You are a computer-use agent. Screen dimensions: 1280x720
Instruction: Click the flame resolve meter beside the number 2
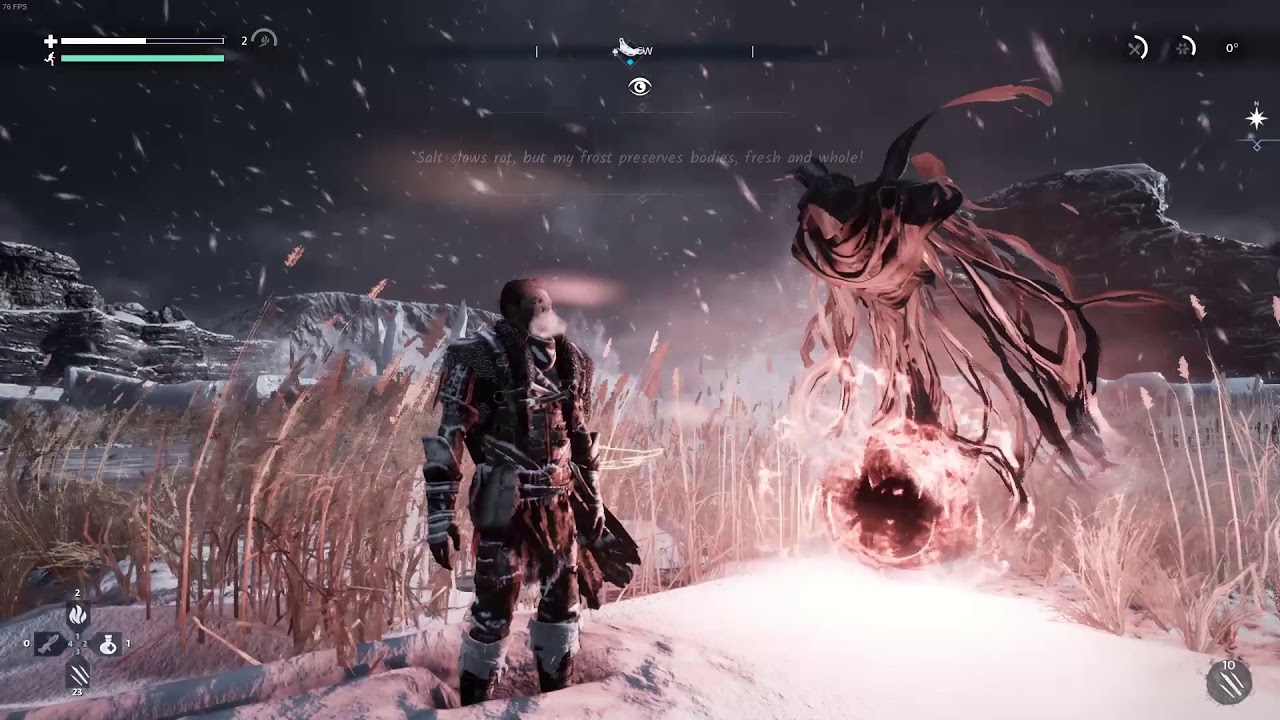(263, 42)
